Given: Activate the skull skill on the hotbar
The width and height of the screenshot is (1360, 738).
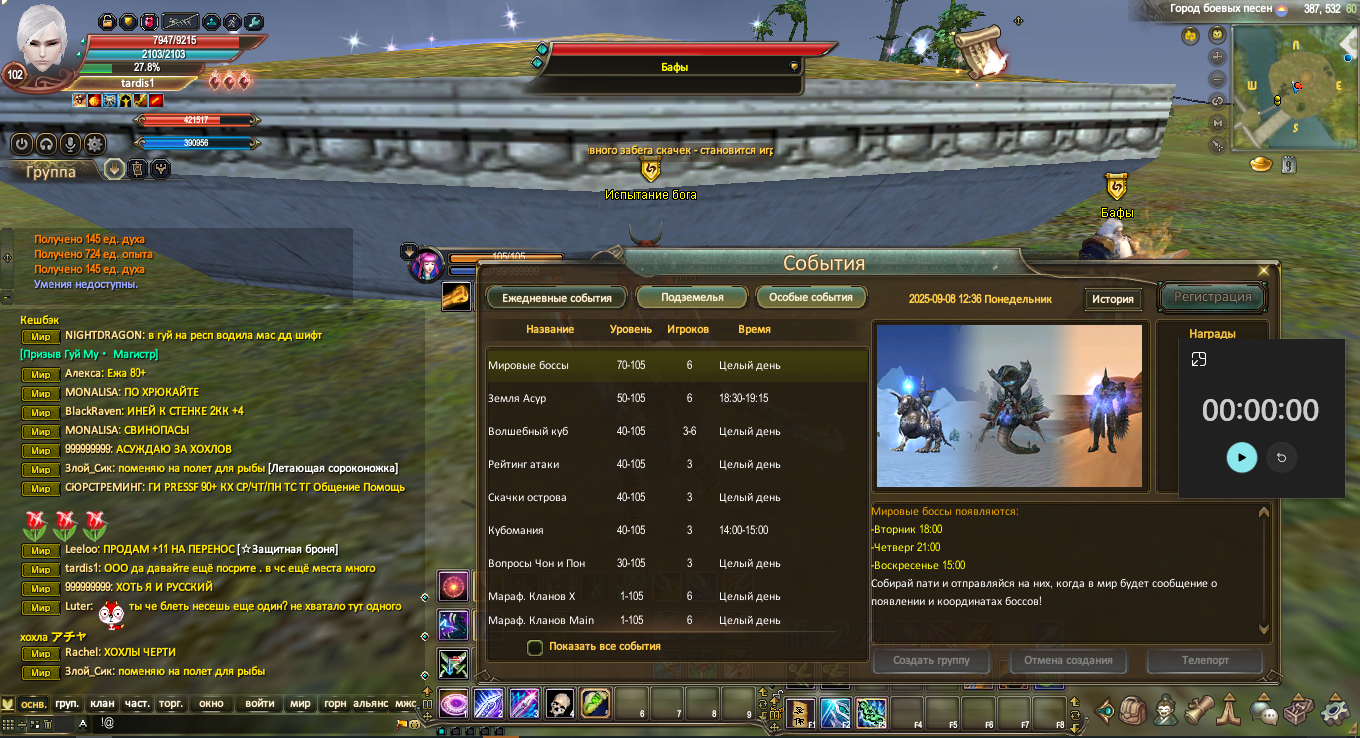Looking at the screenshot, I should coord(559,703).
